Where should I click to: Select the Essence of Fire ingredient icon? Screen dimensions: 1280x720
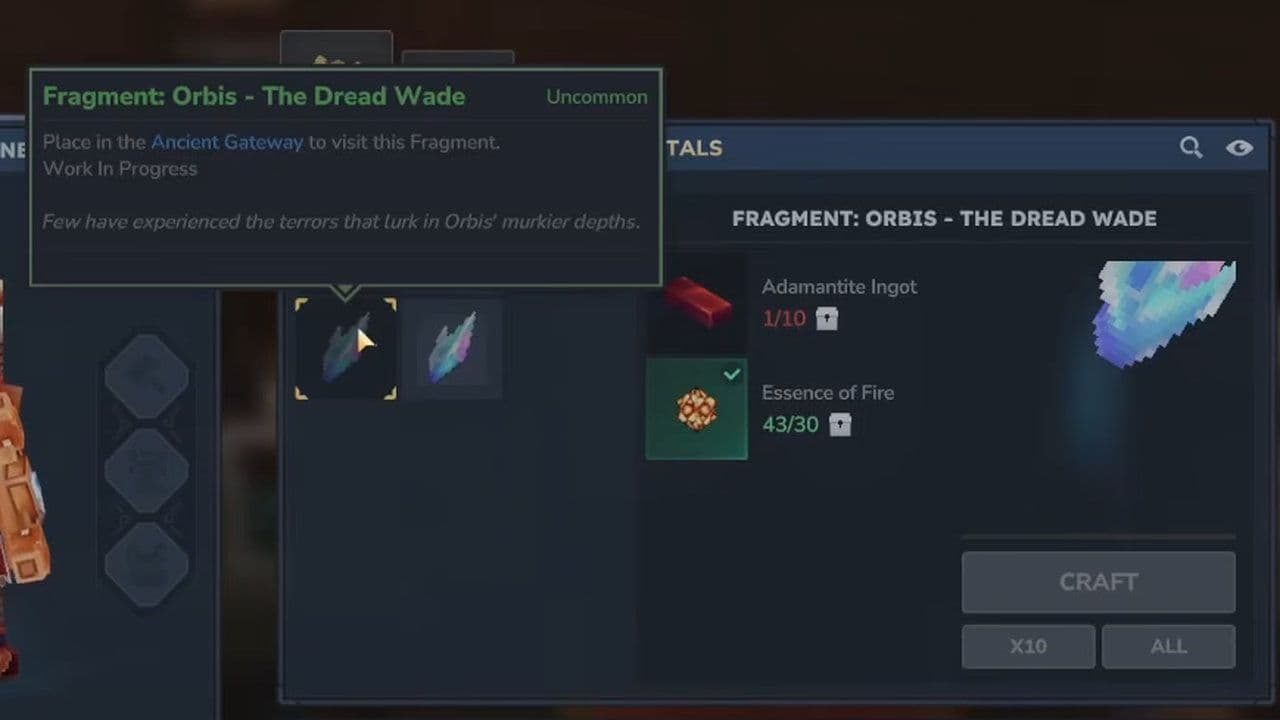(x=696, y=409)
